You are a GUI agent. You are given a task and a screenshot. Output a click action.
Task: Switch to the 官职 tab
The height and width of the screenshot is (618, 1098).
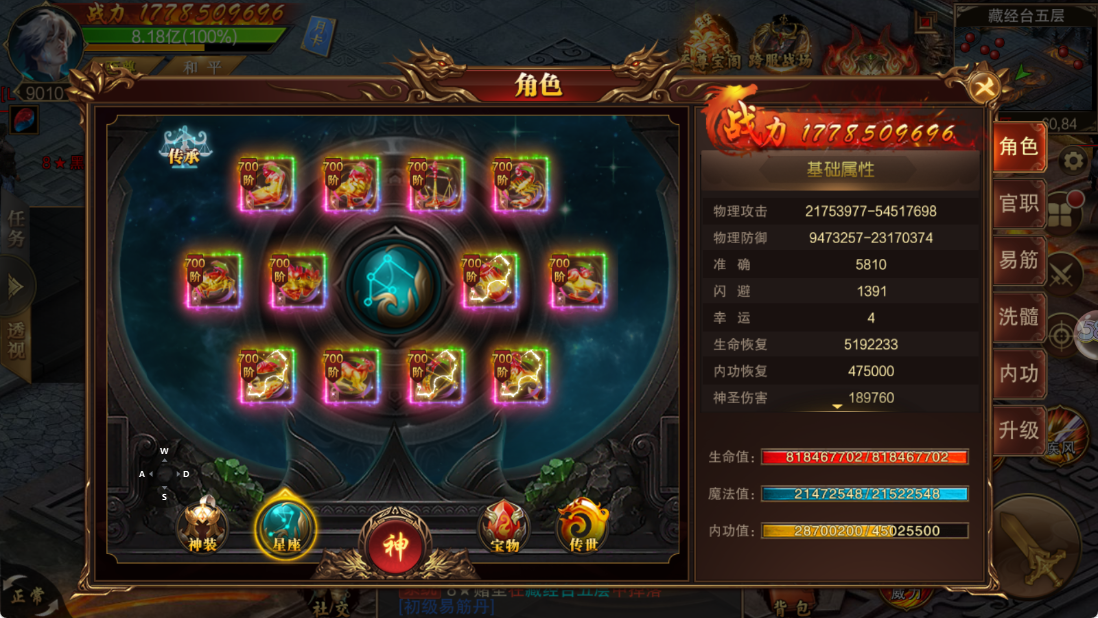[1019, 204]
